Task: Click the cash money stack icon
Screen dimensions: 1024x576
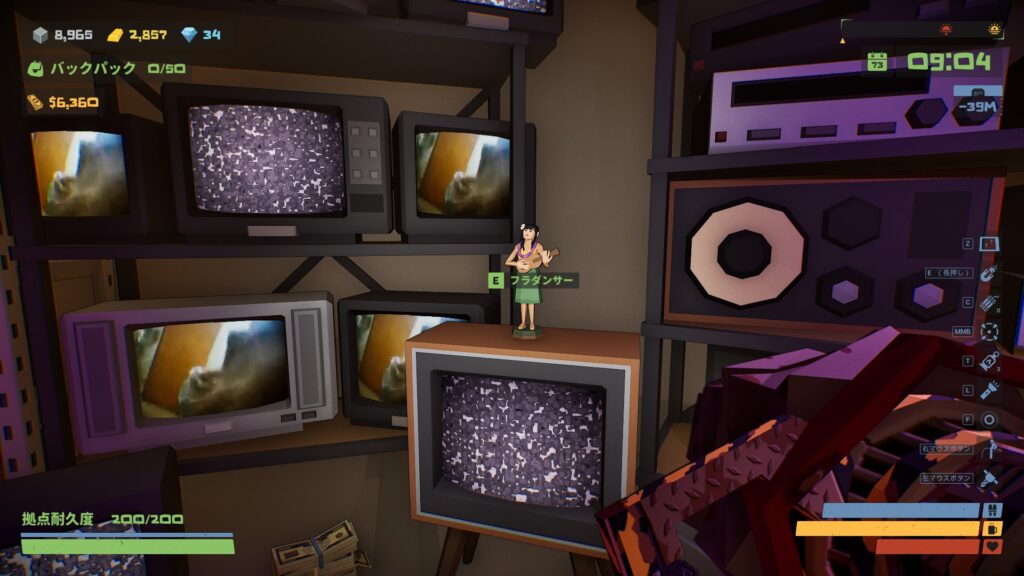Action: [x=35, y=102]
